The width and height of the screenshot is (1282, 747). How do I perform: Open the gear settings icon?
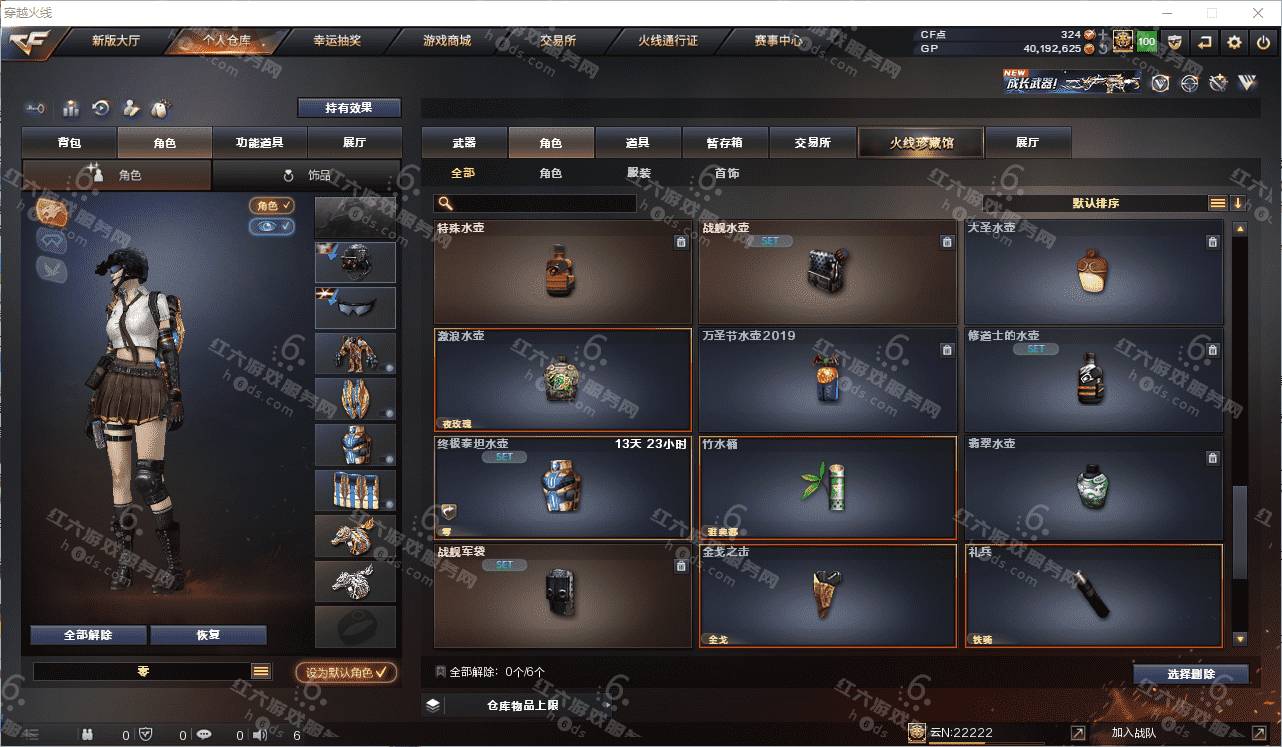1234,42
